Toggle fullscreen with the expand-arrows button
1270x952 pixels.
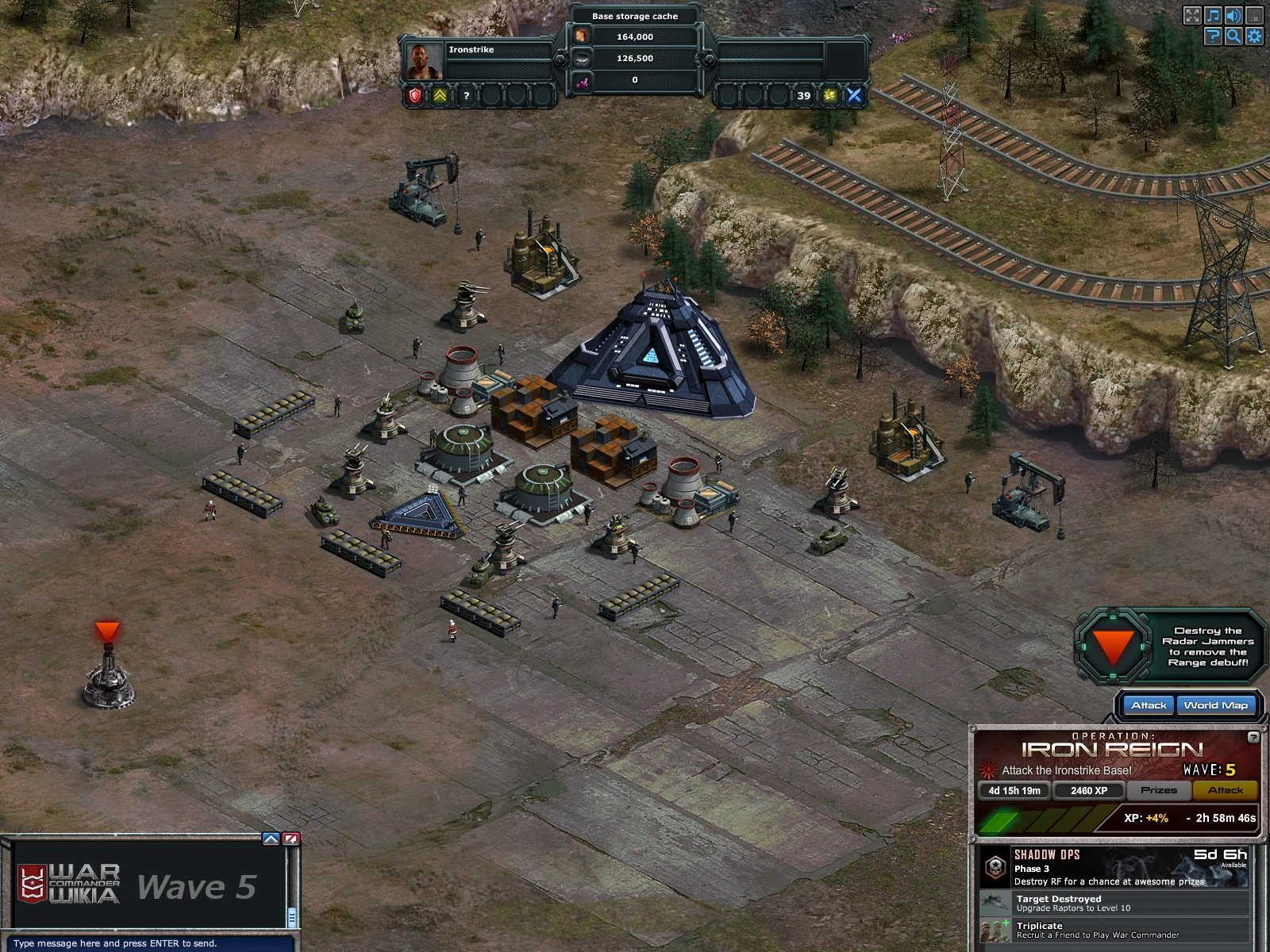coord(1193,15)
